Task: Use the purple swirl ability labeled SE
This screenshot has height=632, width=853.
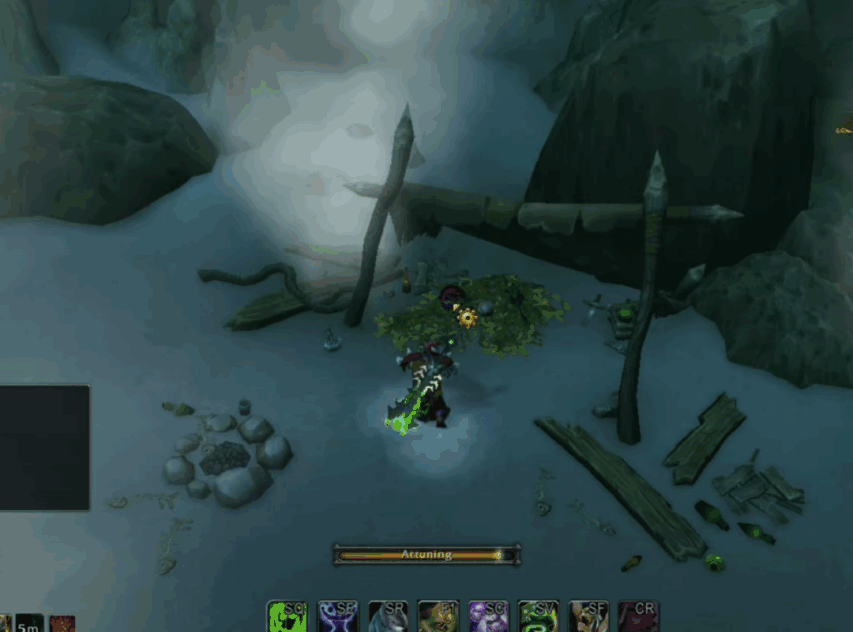Action: [337, 617]
